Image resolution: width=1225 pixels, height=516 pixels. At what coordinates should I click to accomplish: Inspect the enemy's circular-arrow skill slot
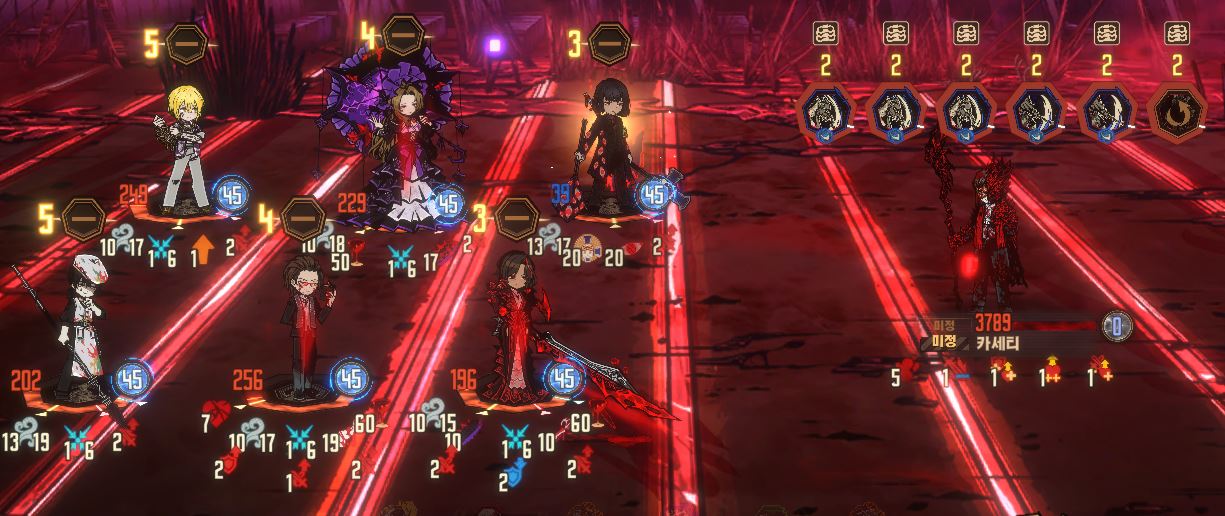tap(1176, 111)
